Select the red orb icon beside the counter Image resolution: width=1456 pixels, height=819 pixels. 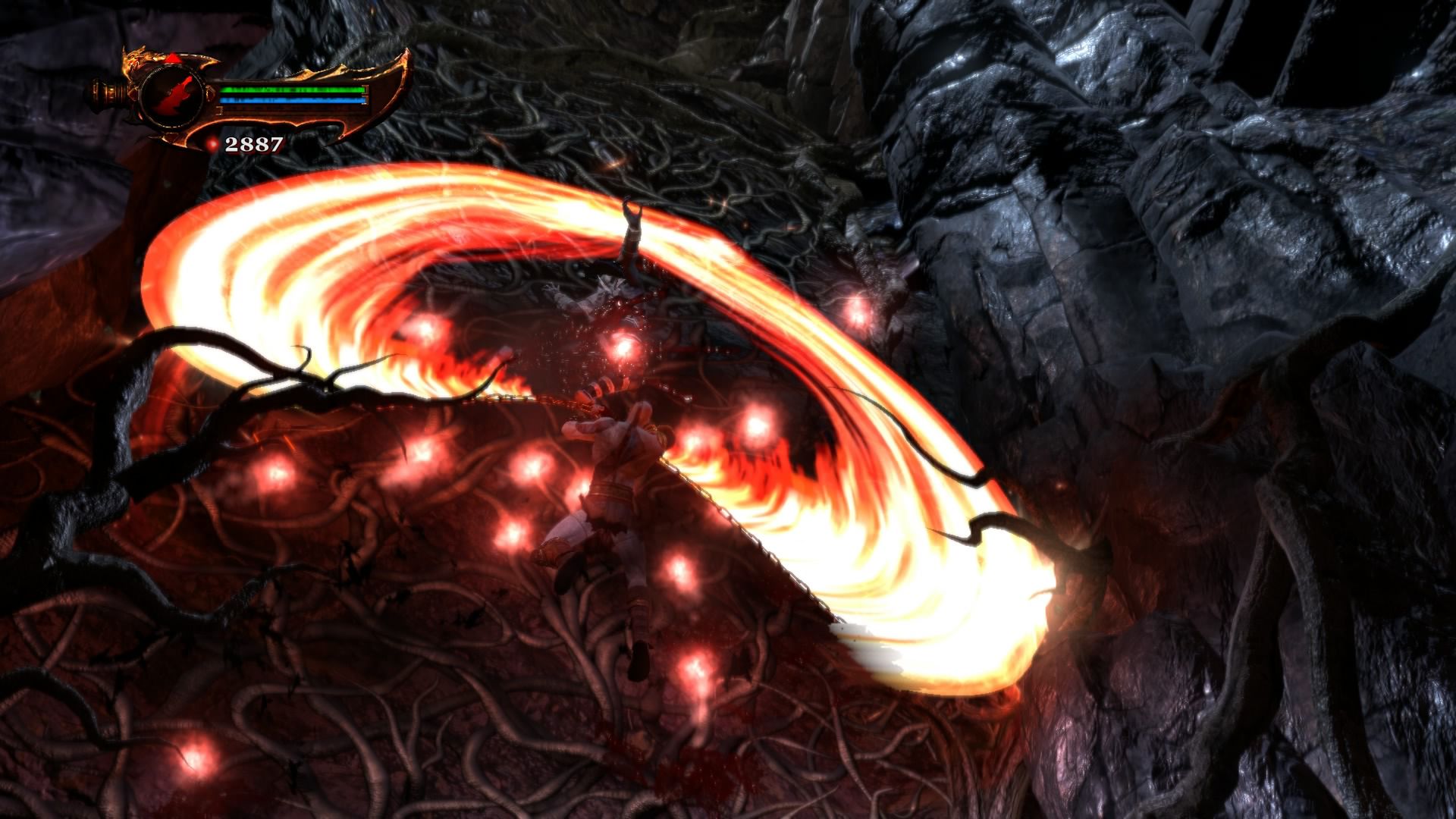tap(214, 144)
